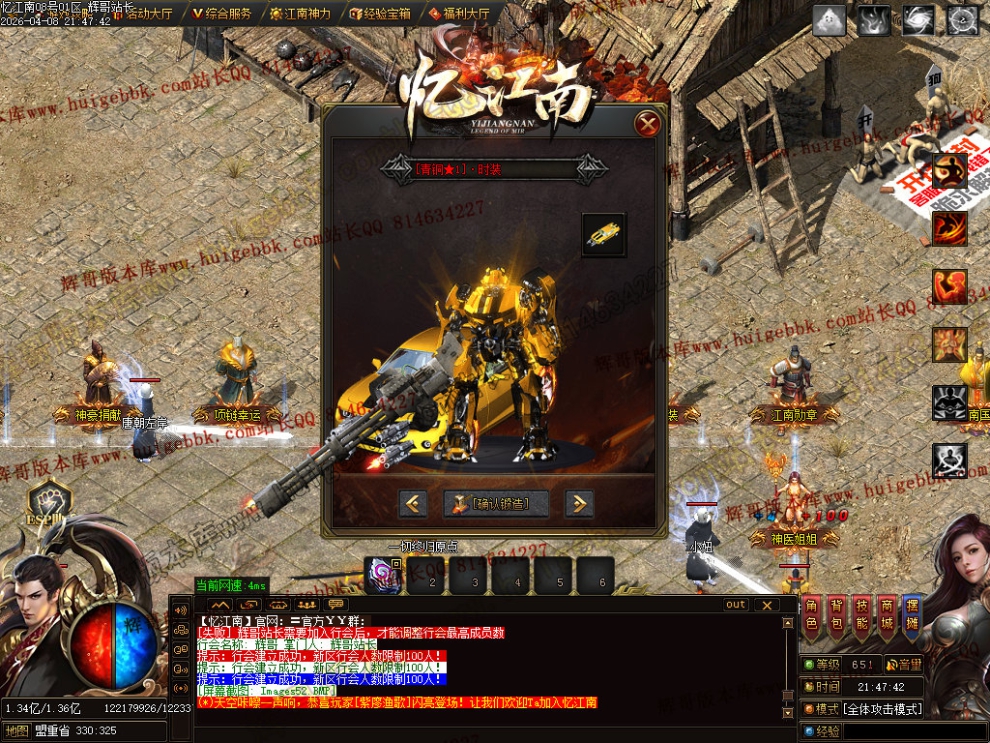
Task: Select the yellow item slot in forging panel
Action: click(x=603, y=235)
